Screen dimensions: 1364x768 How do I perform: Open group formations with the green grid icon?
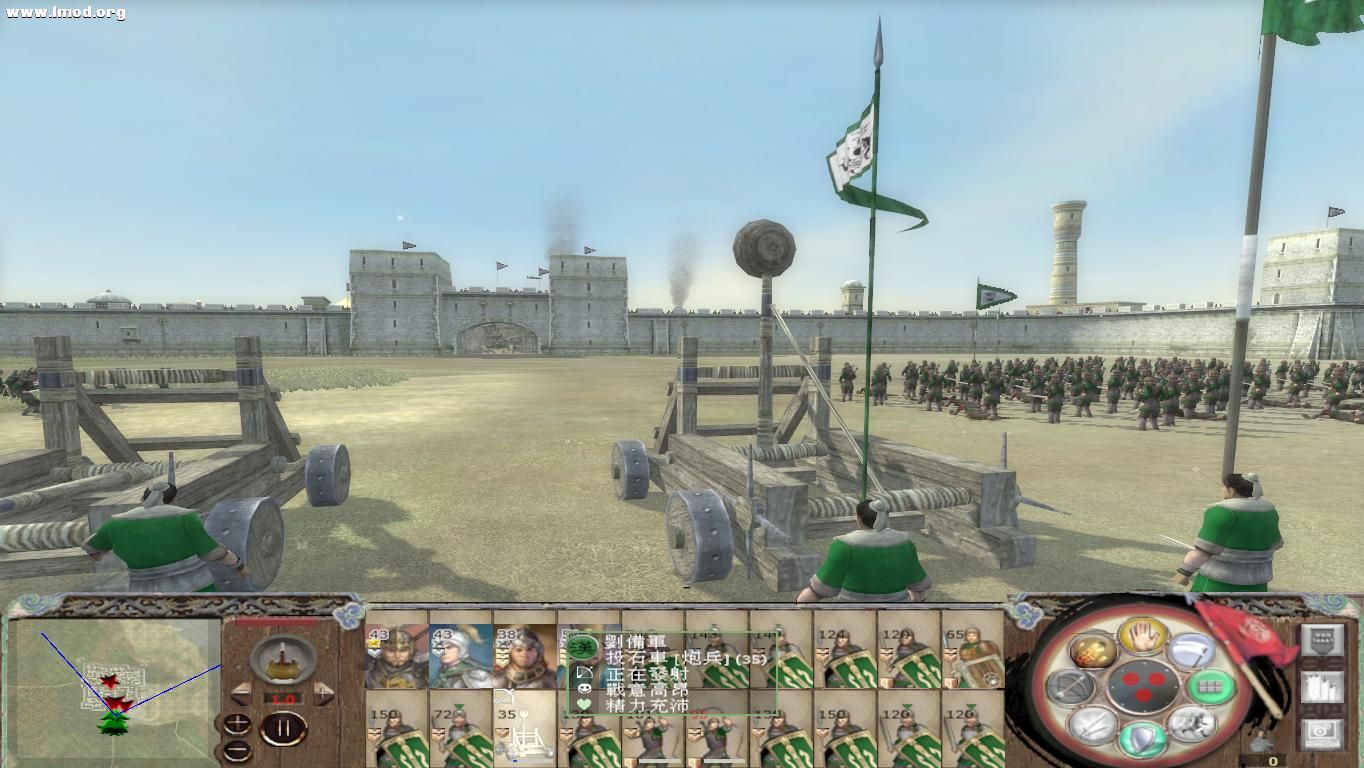(1211, 685)
